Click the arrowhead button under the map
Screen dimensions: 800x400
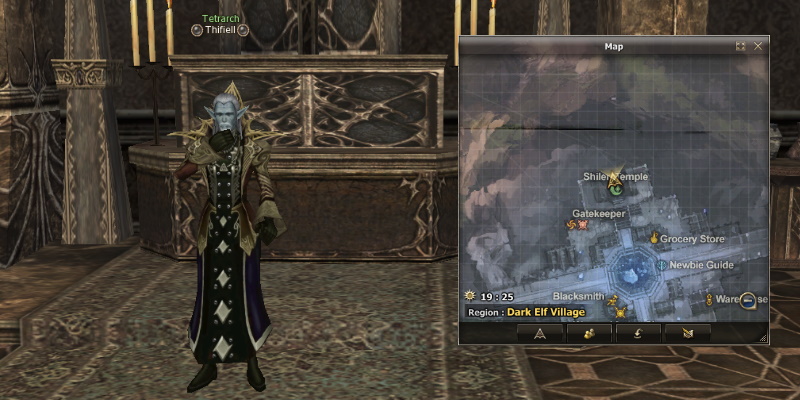540,333
